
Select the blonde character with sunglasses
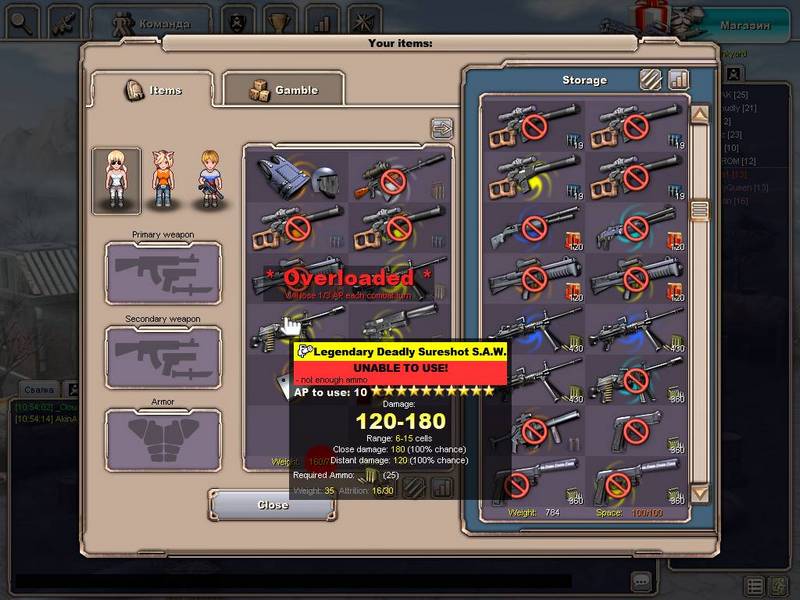pyautogui.click(x=116, y=180)
